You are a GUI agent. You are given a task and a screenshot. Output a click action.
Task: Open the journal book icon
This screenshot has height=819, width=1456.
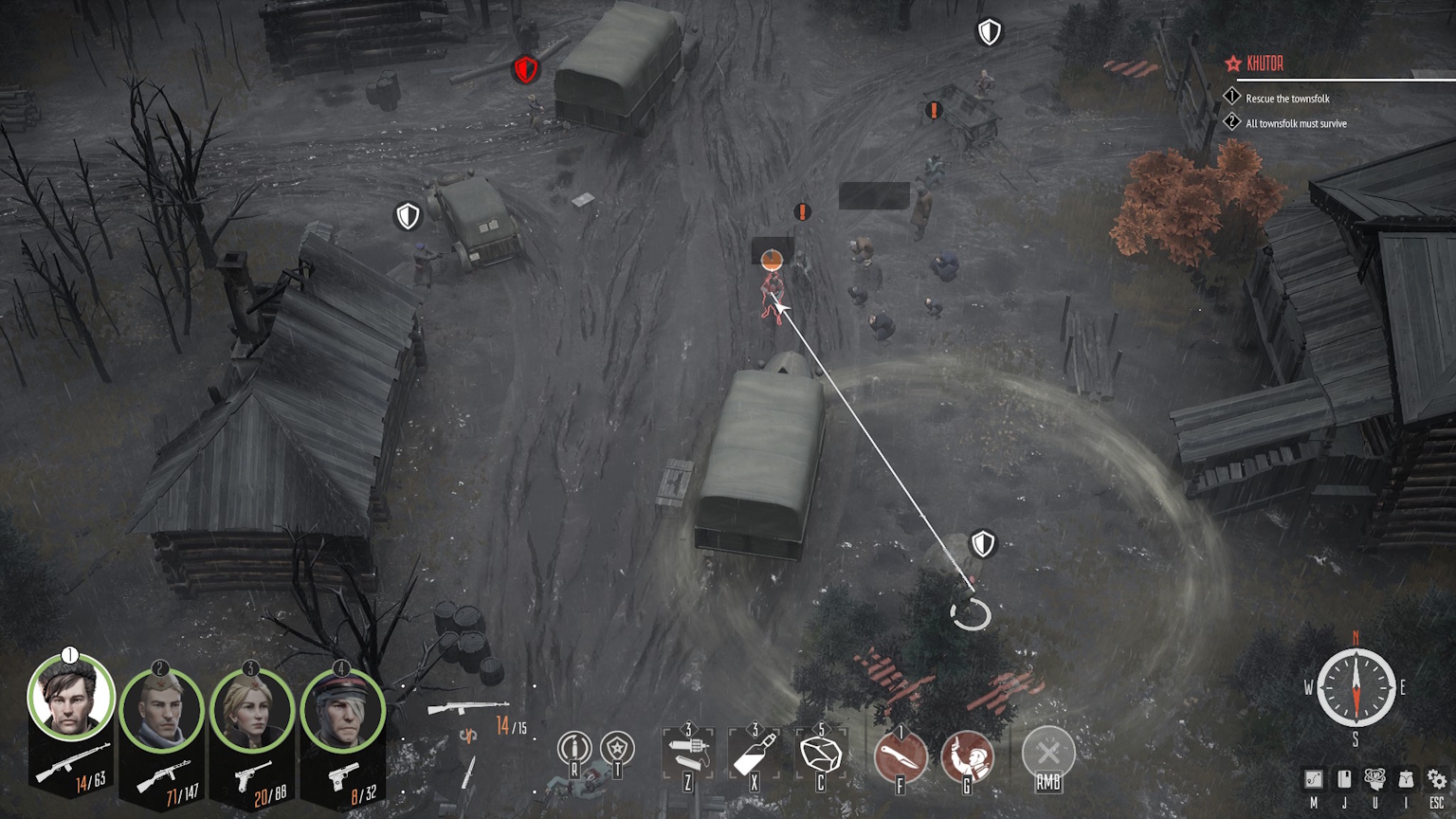[x=1344, y=779]
